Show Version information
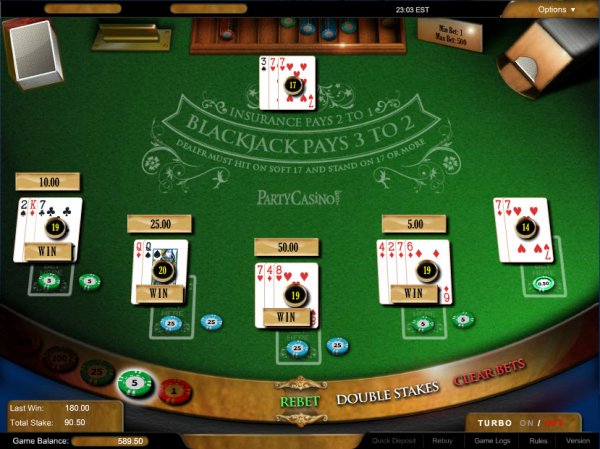This screenshot has height=449, width=600. click(577, 440)
